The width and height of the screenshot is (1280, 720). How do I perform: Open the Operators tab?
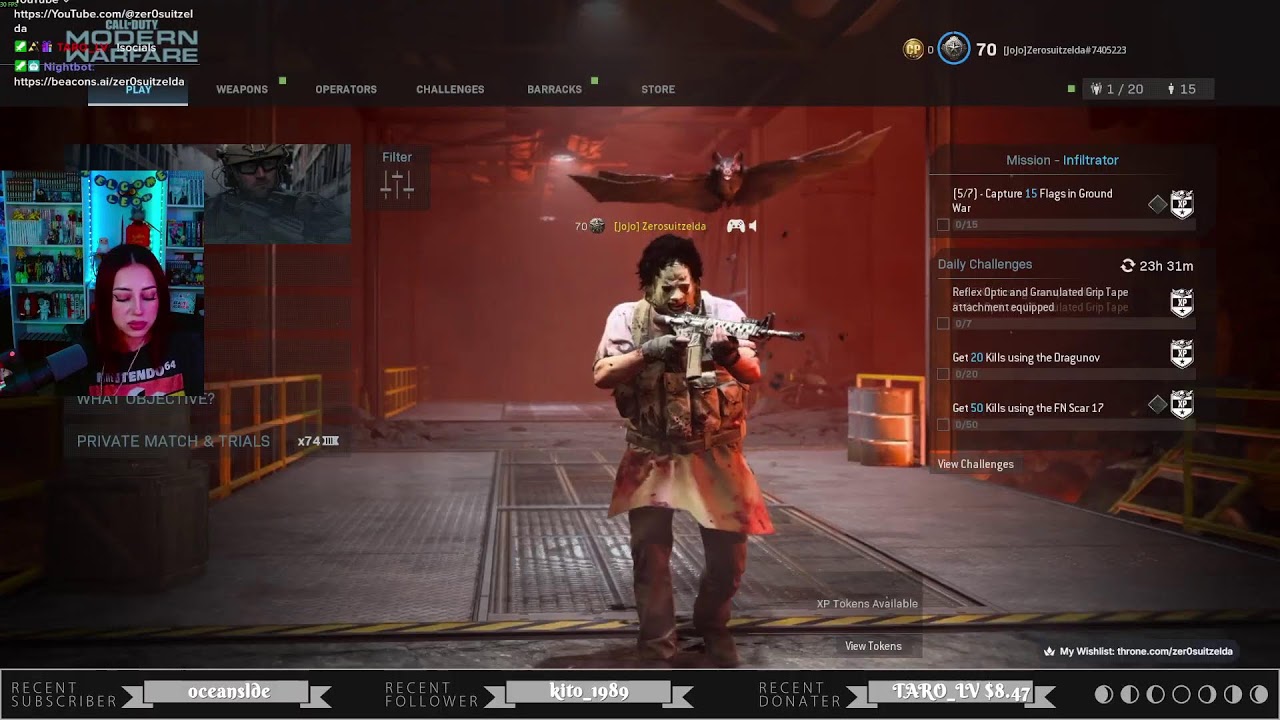pos(346,89)
